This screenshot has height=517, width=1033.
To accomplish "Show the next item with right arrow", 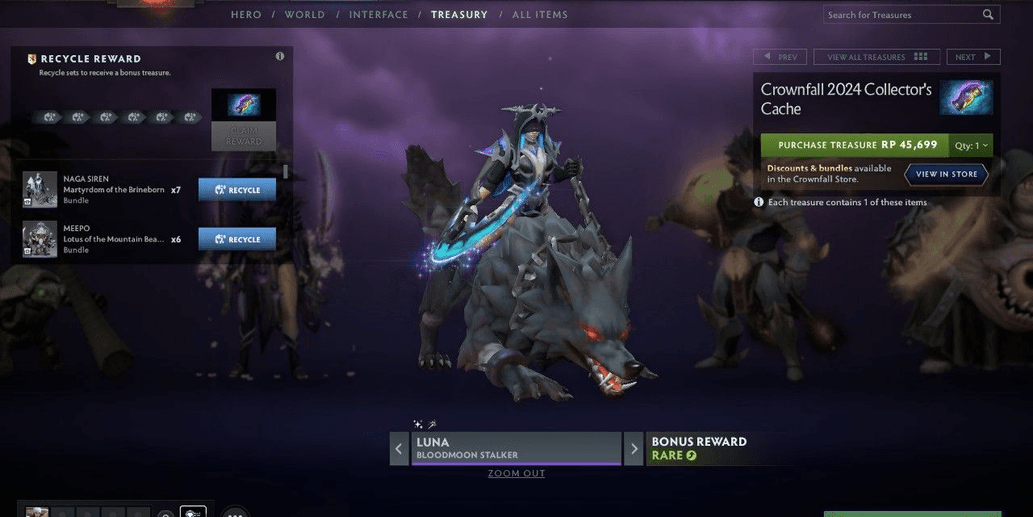I will [x=633, y=449].
